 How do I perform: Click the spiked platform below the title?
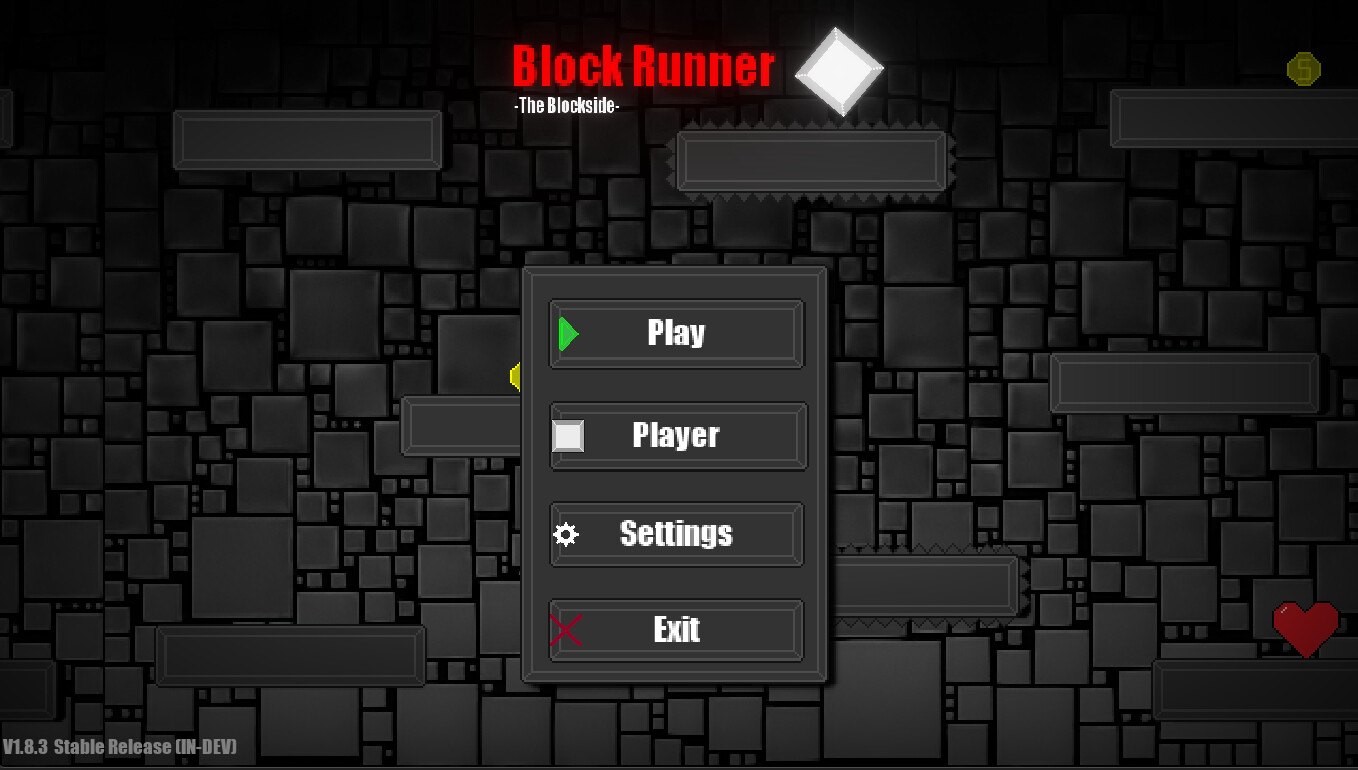[811, 161]
